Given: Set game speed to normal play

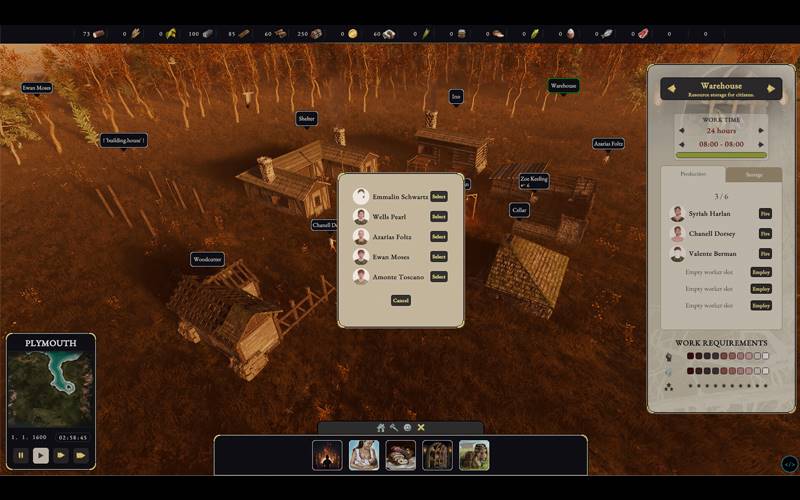Looking at the screenshot, I should pos(41,455).
